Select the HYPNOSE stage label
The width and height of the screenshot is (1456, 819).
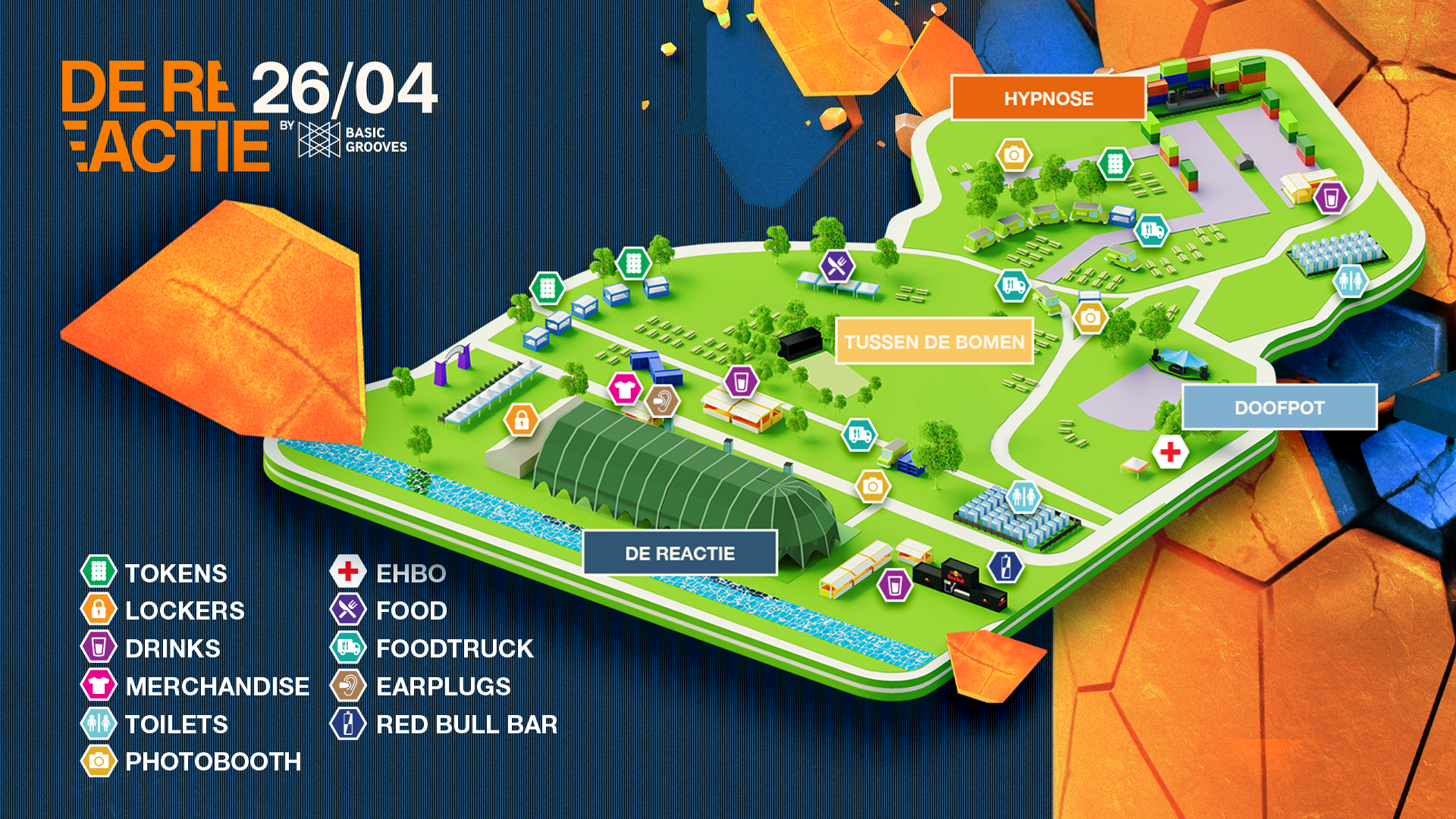[1048, 99]
